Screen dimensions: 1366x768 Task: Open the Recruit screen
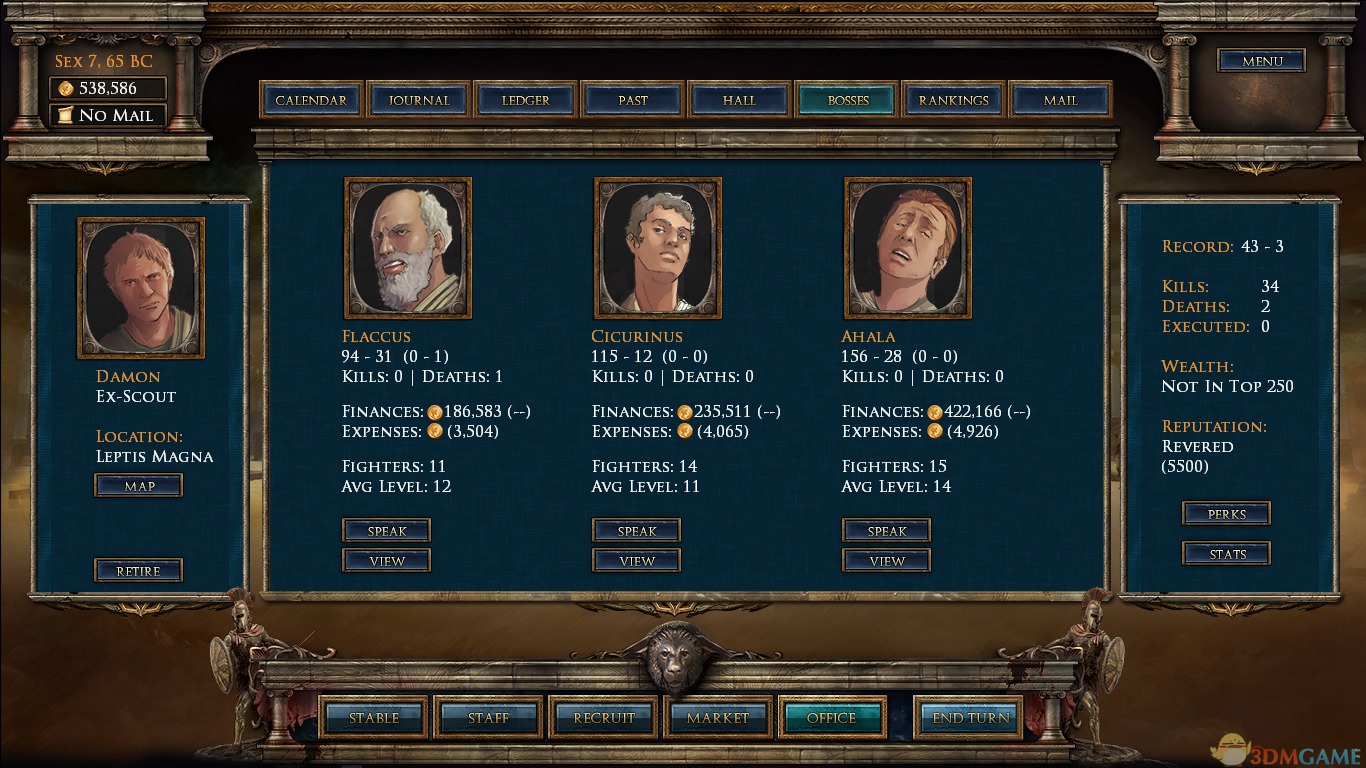[x=604, y=717]
